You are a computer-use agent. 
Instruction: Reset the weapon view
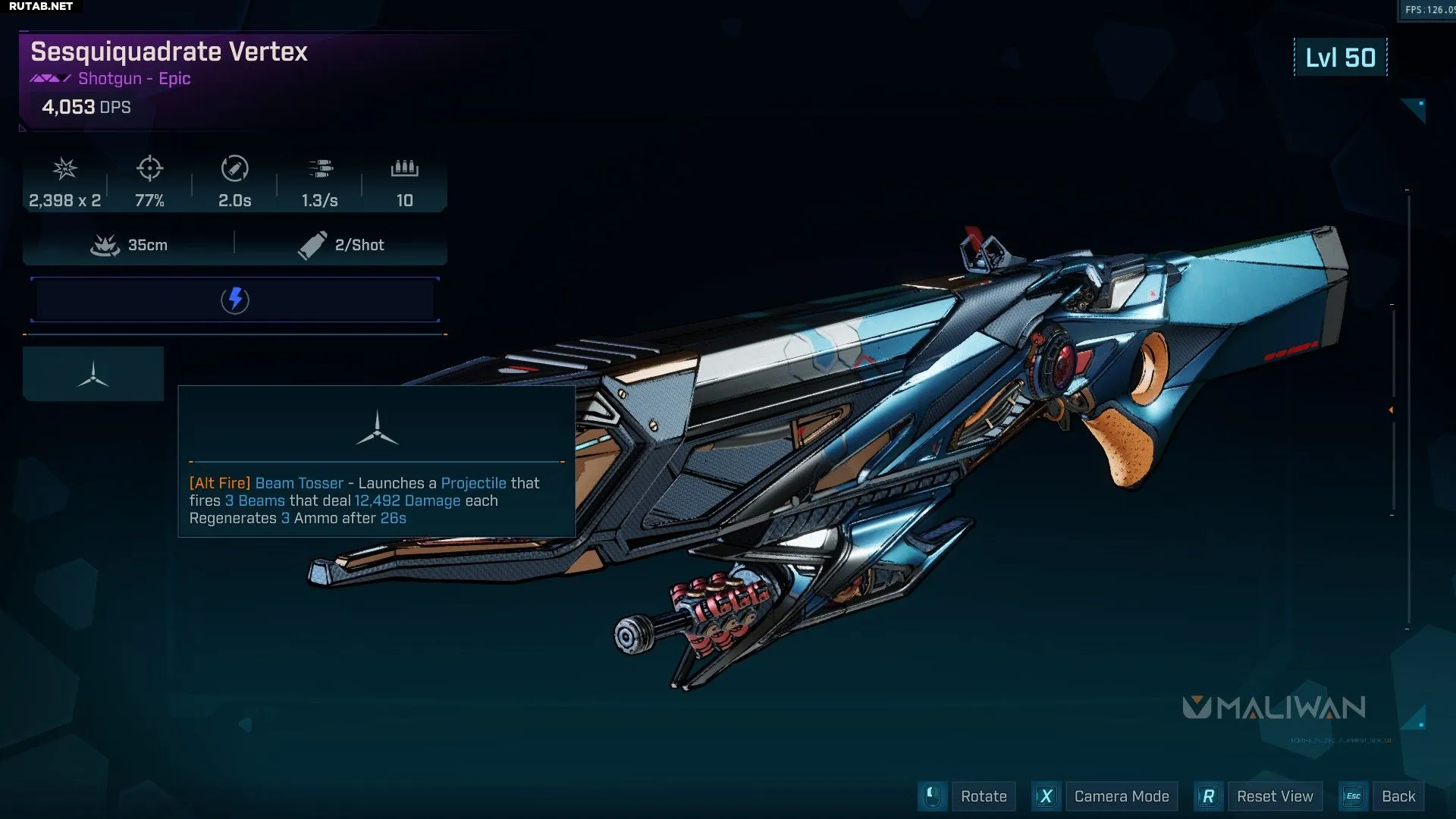[x=1274, y=796]
